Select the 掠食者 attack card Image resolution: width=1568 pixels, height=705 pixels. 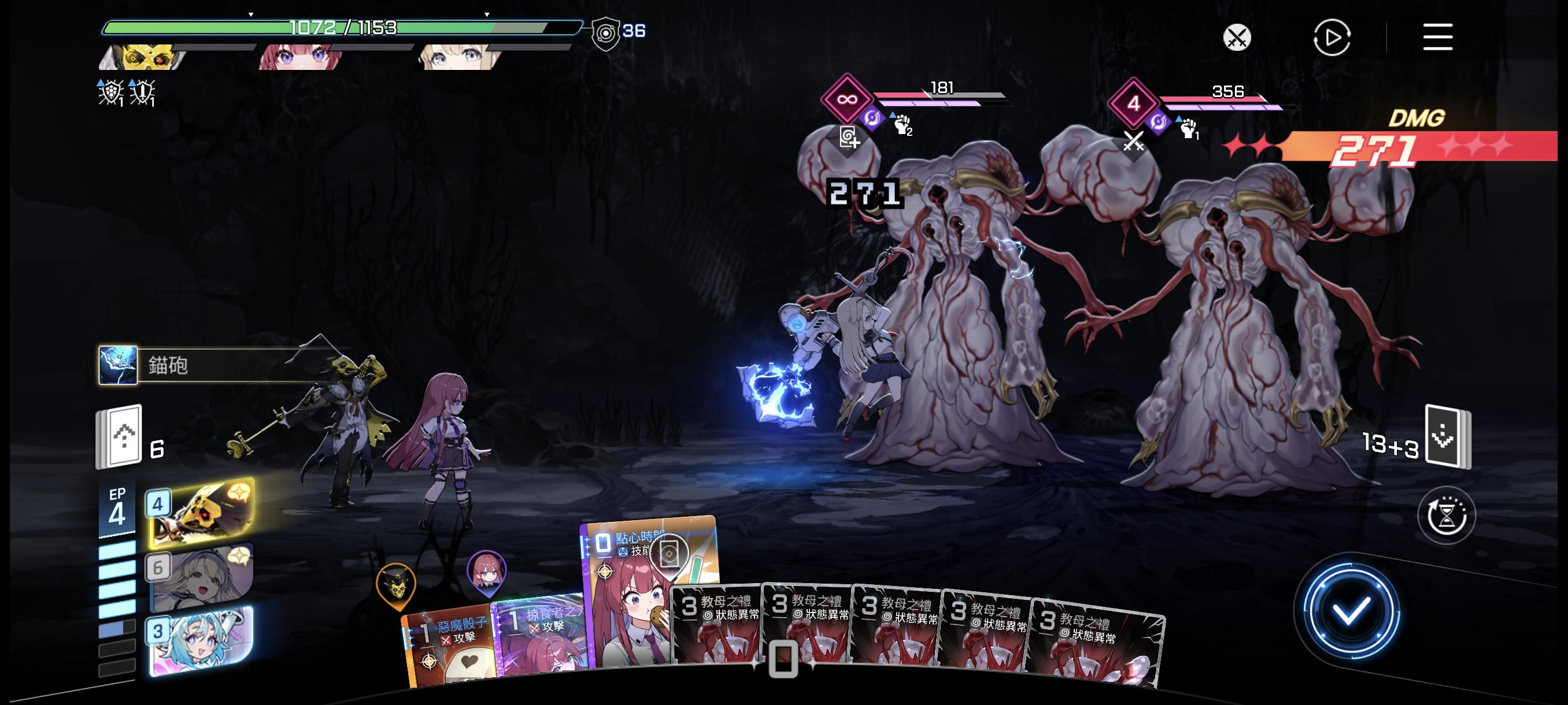539,636
